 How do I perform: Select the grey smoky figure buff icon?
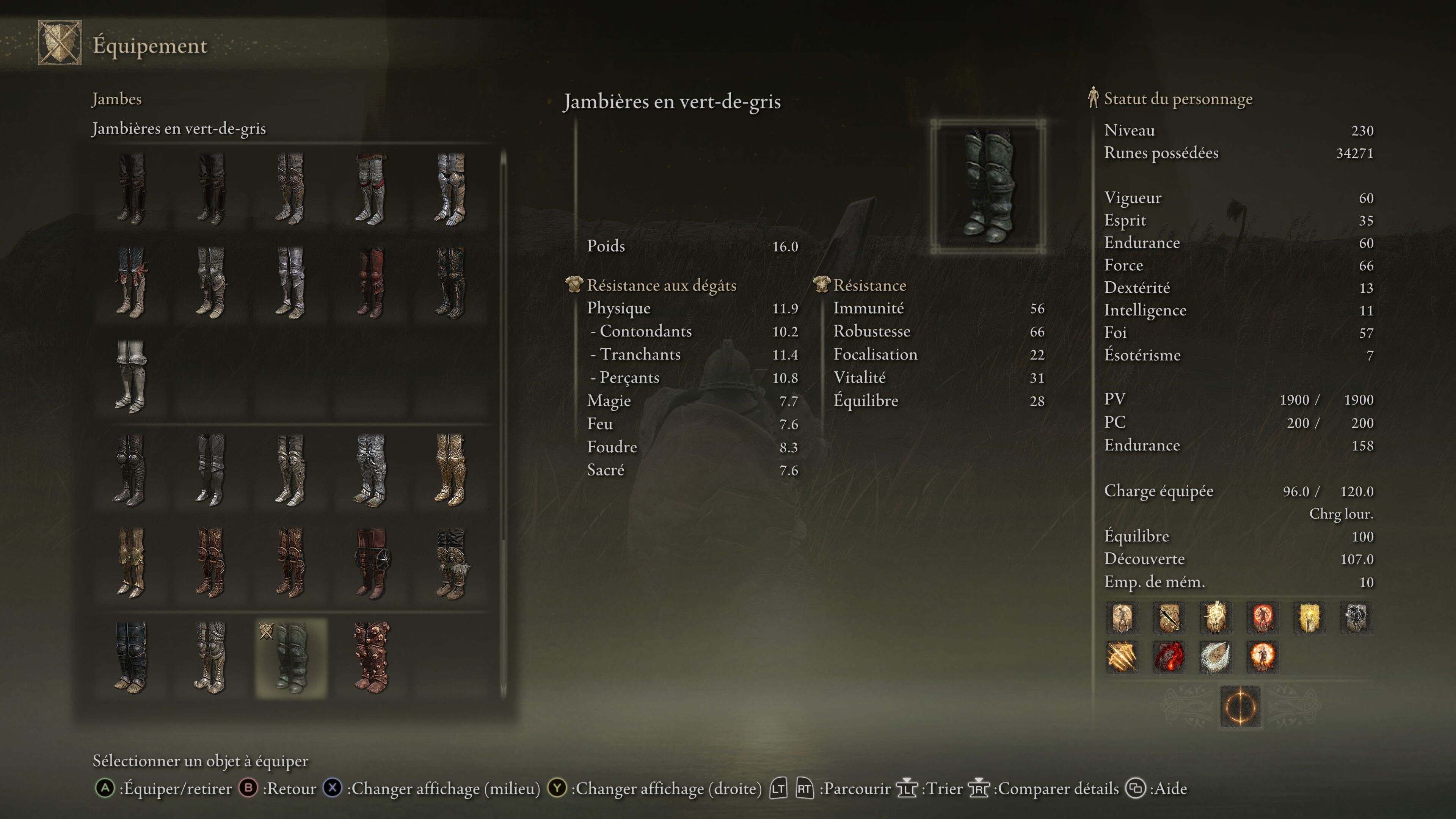click(1356, 617)
